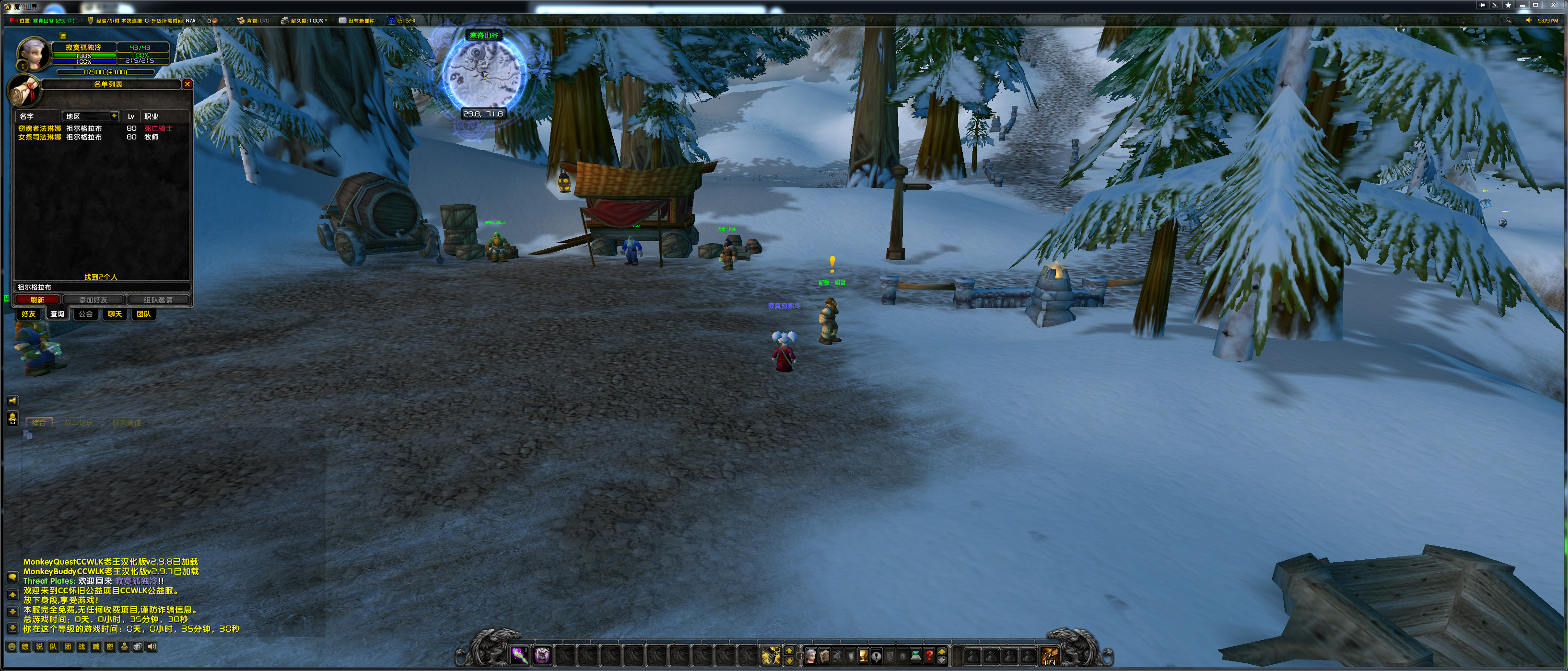
Task: Open the backpack bag slot
Action: [1049, 656]
